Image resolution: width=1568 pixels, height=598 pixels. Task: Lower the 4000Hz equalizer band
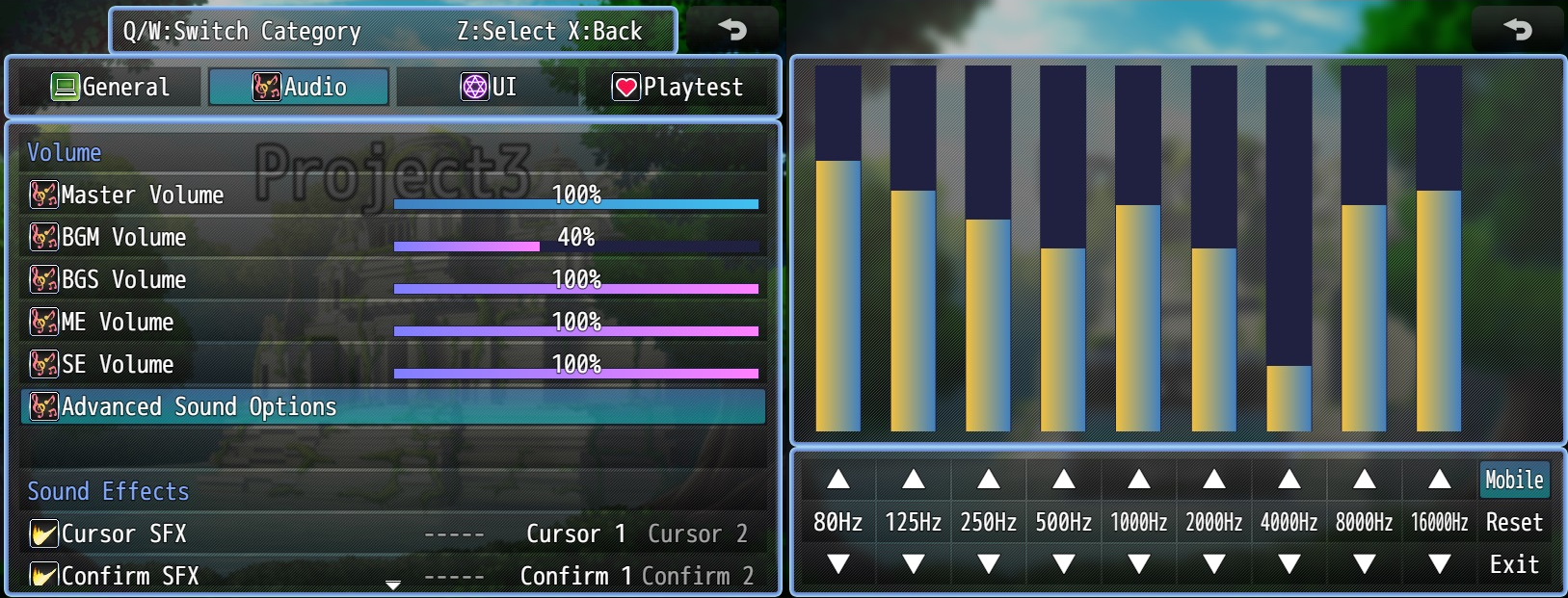1289,564
